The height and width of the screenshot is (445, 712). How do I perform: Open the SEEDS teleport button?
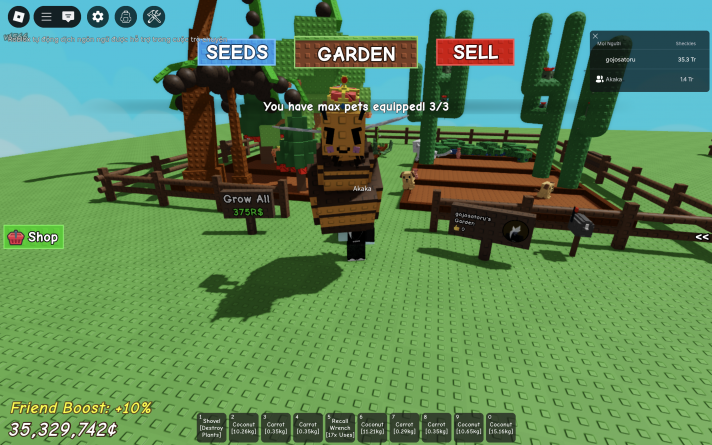tap(236, 52)
